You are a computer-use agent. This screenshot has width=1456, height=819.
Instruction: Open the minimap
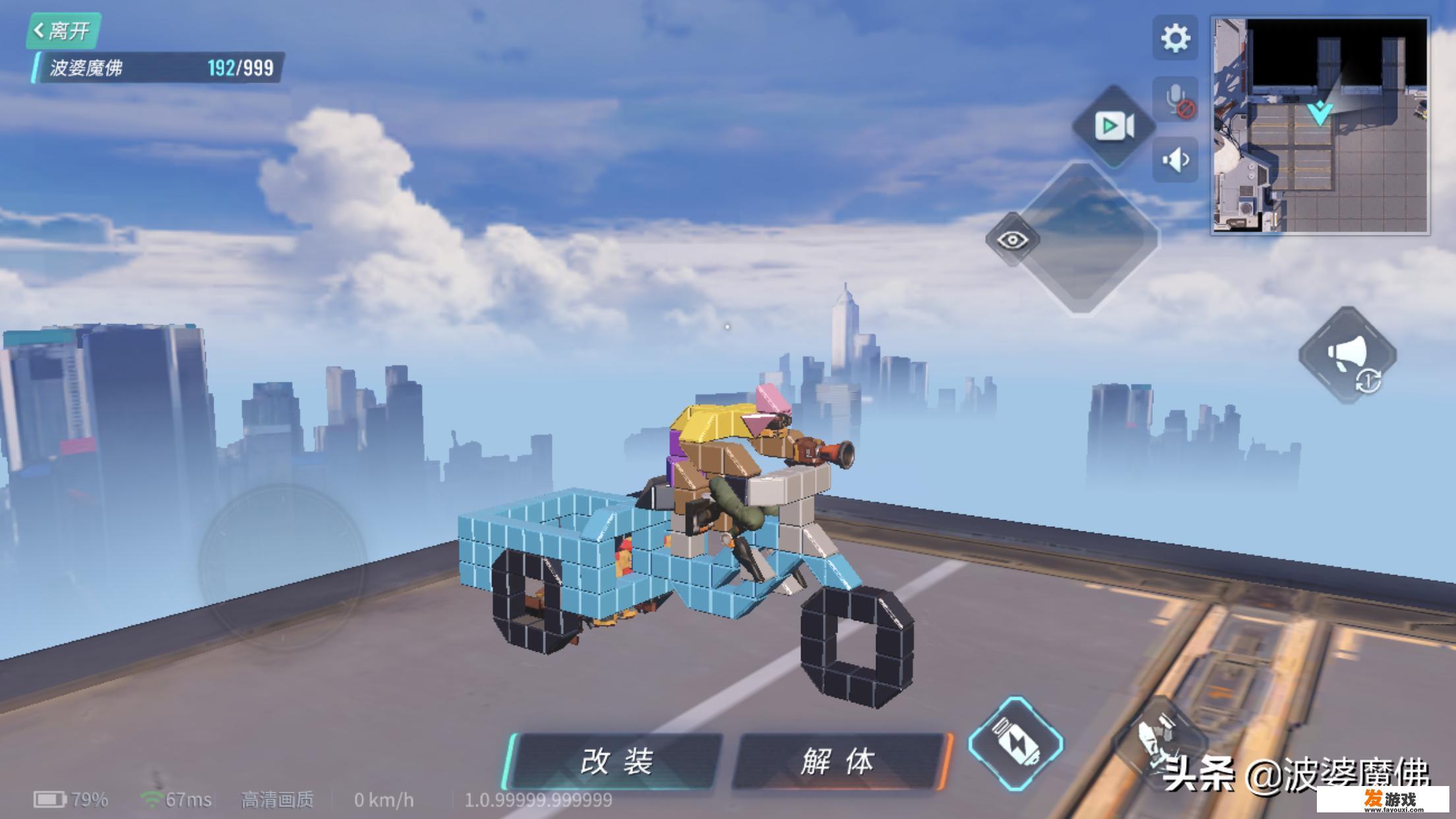[x=1320, y=125]
